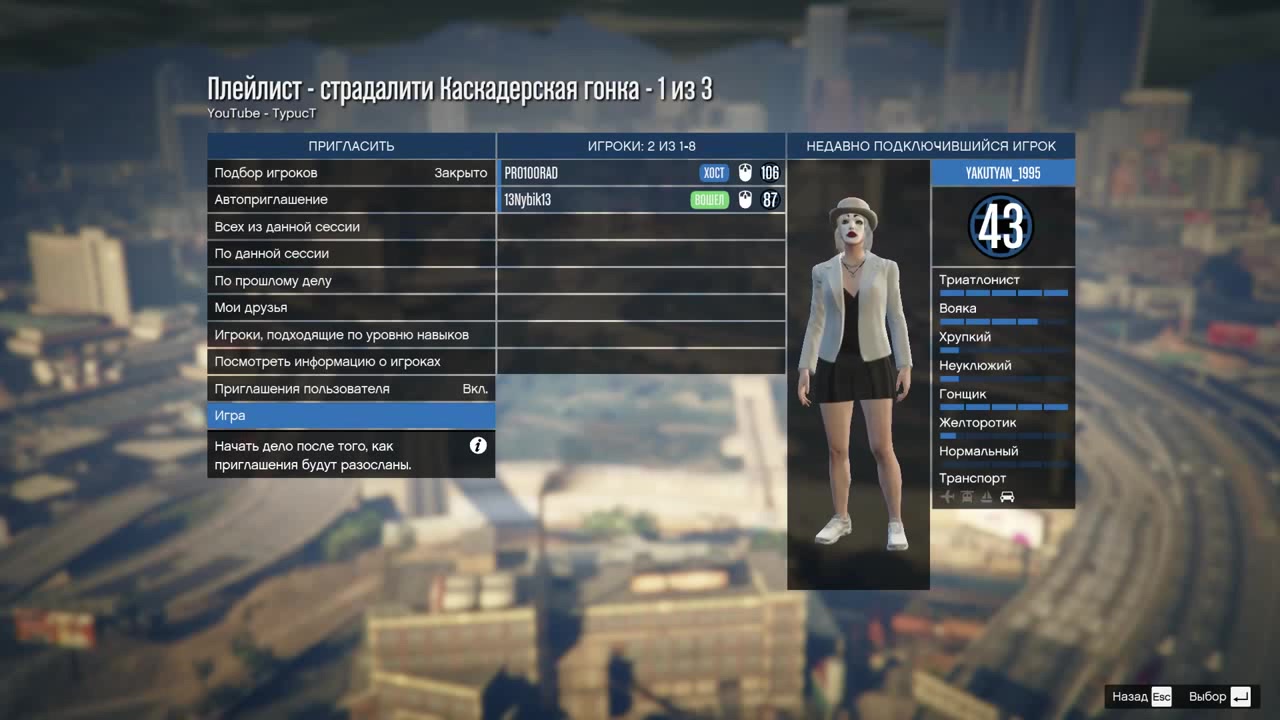The height and width of the screenshot is (720, 1280).
Task: Open Посмотреть информацию о игроках
Action: pos(350,362)
